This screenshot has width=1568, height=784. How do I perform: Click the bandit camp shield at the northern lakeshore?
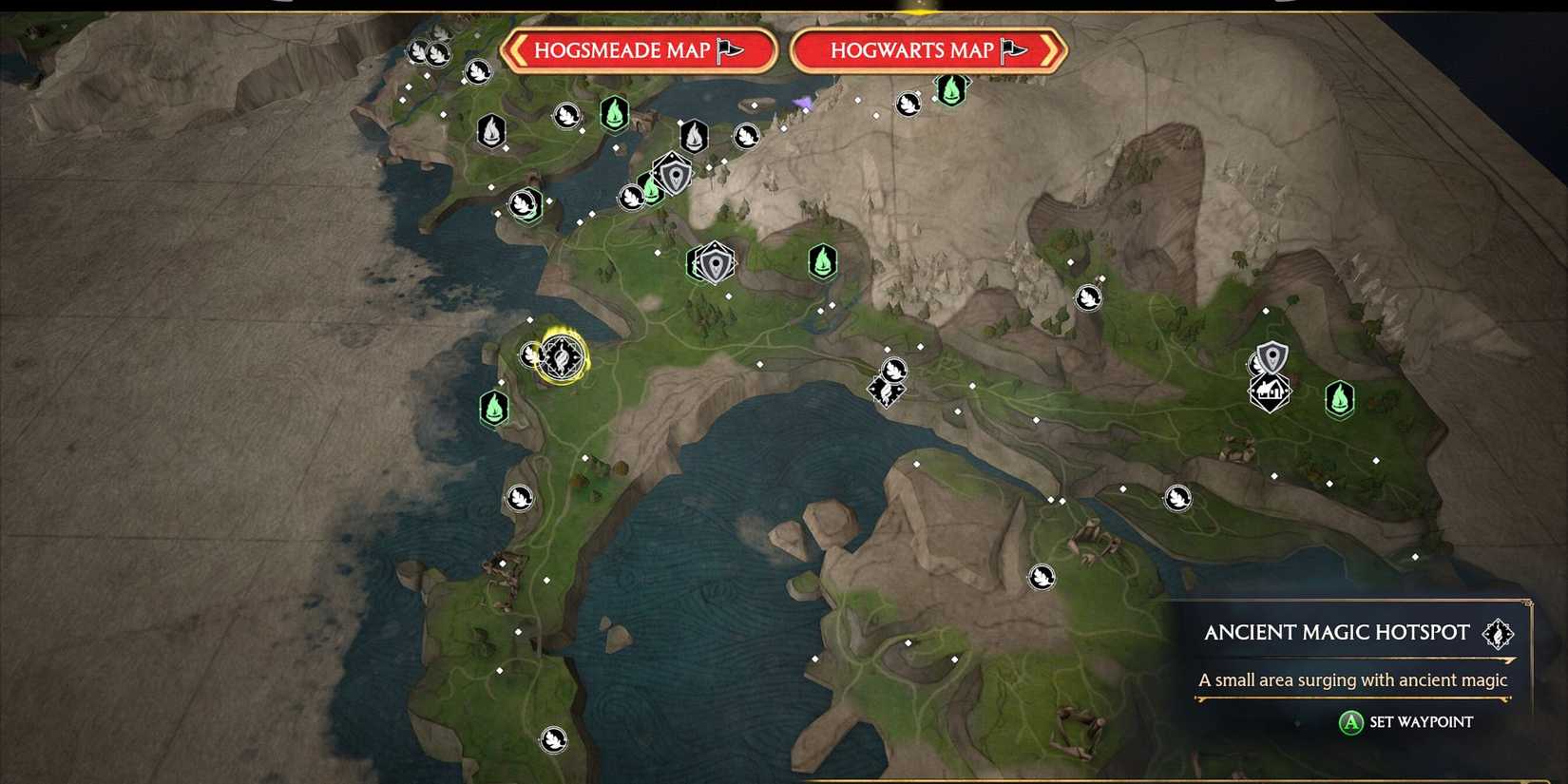[675, 176]
